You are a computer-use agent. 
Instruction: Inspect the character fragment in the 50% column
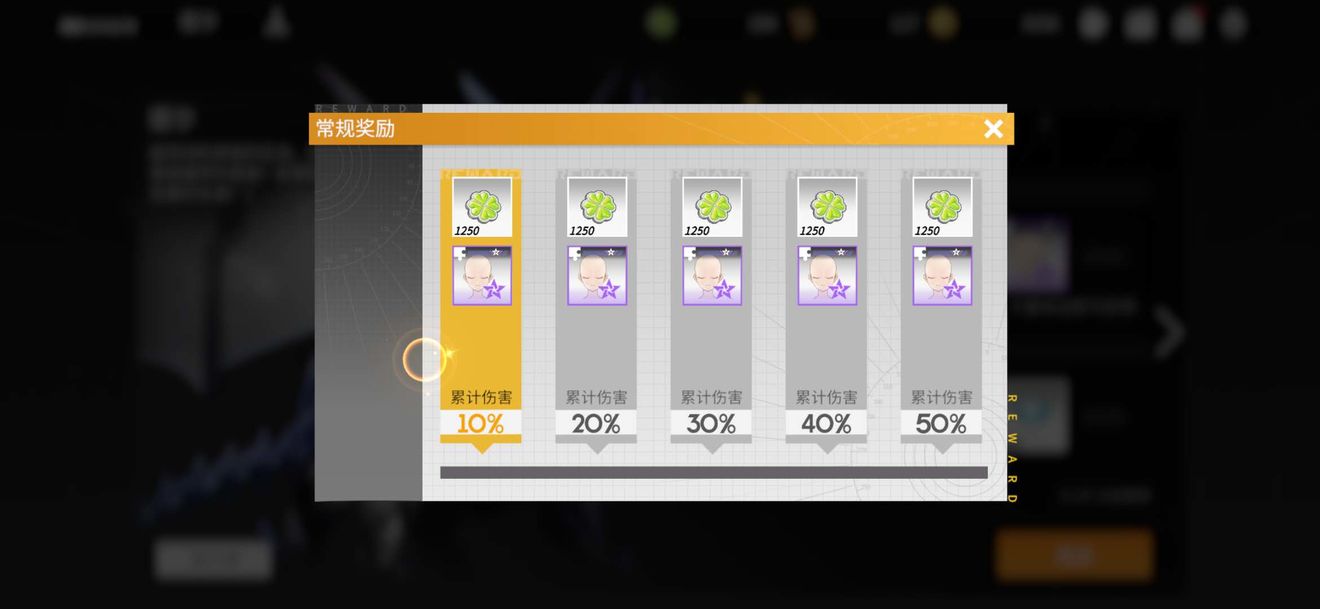click(942, 275)
